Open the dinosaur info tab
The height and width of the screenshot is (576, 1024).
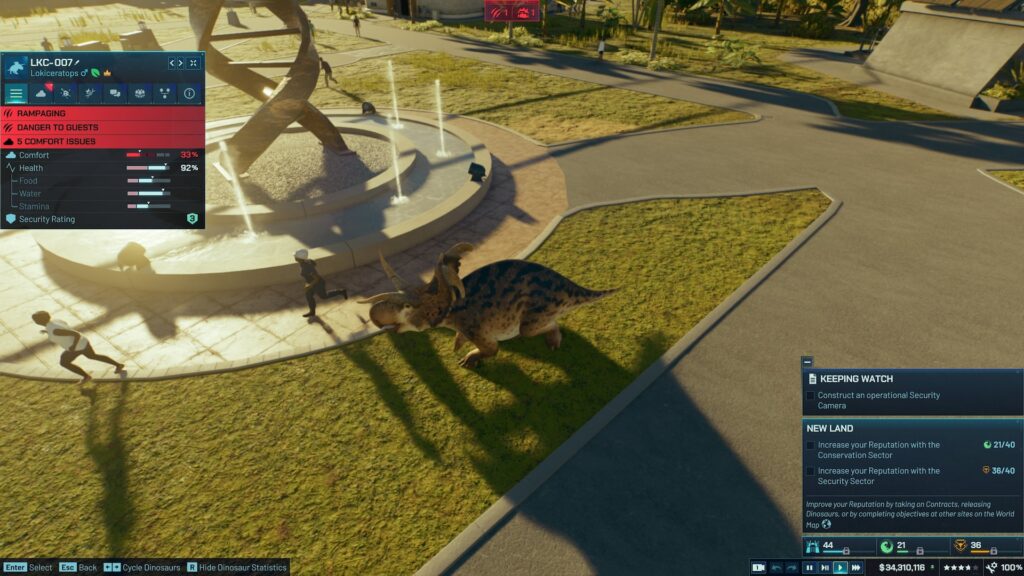188,94
